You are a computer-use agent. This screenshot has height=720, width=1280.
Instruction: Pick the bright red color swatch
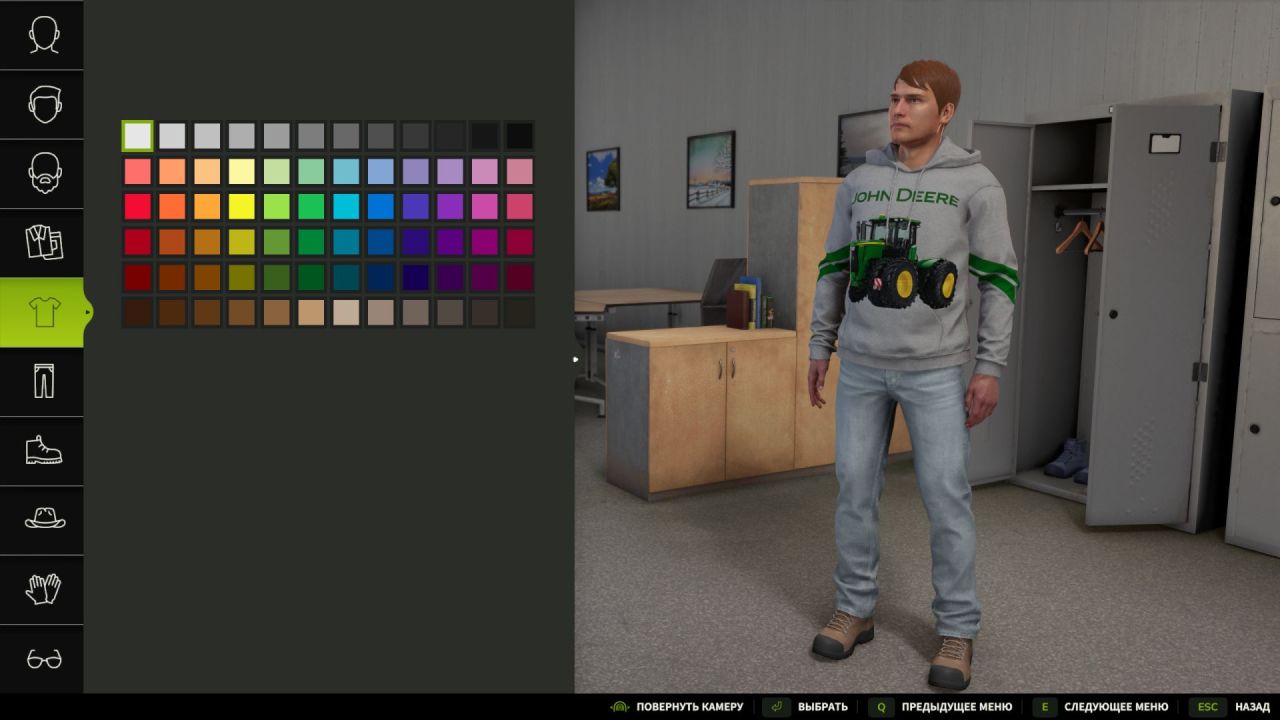pos(137,207)
